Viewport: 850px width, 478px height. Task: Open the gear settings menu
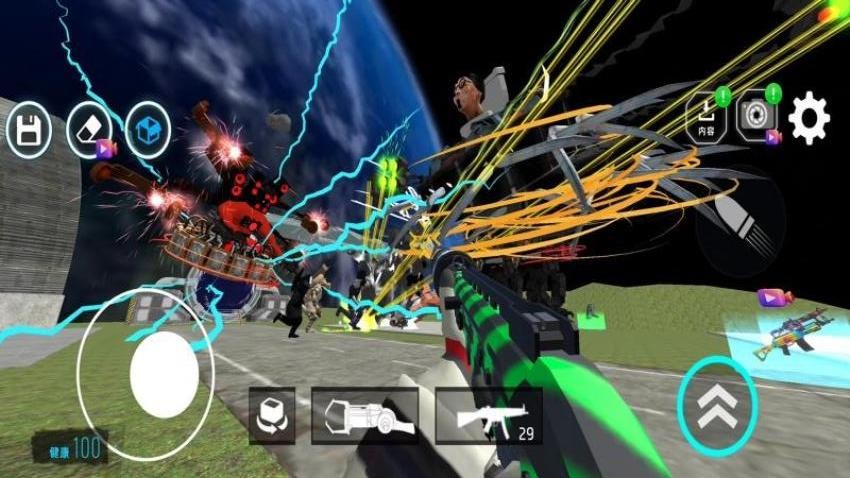click(808, 119)
